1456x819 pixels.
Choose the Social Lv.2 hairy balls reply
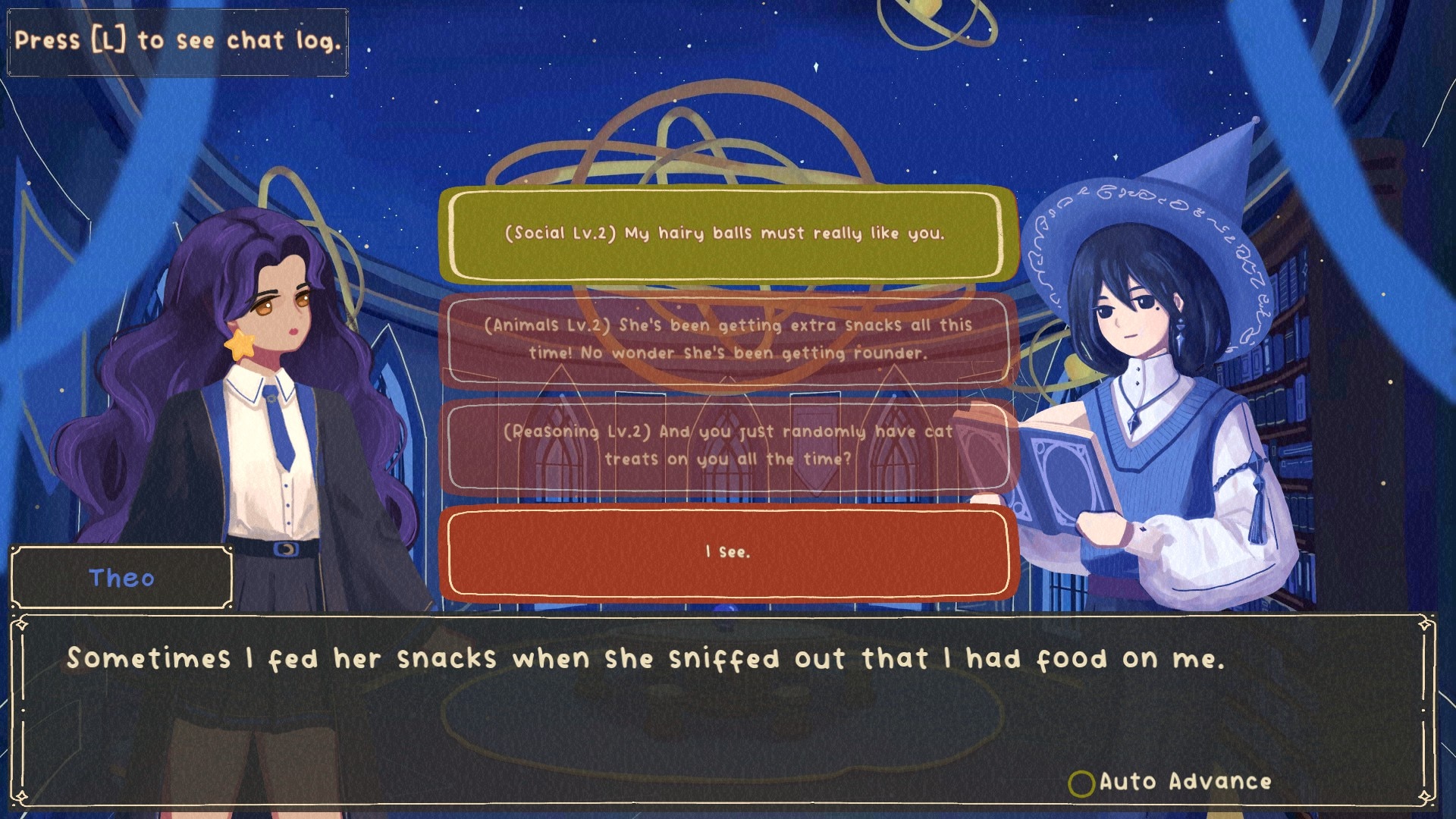point(726,234)
